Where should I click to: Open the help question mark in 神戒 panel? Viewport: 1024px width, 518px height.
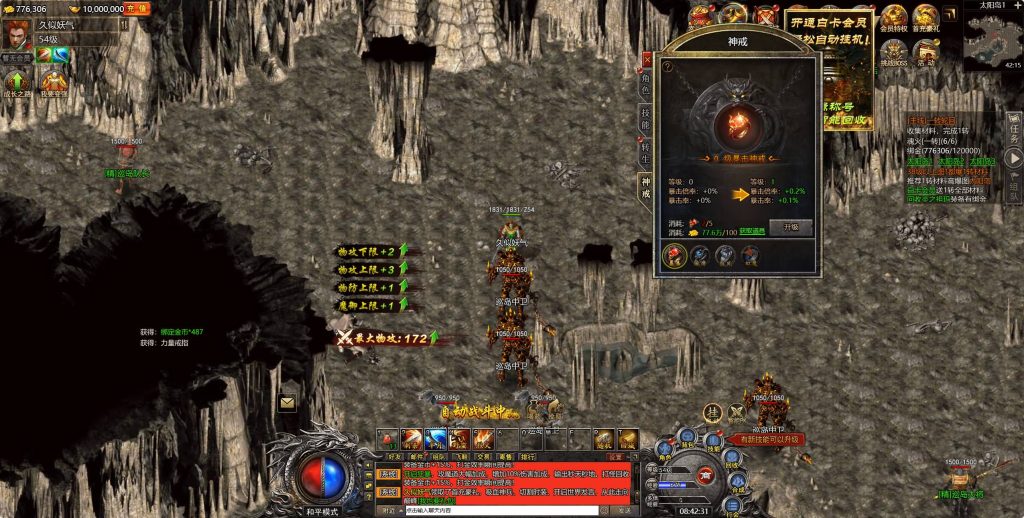point(667,66)
